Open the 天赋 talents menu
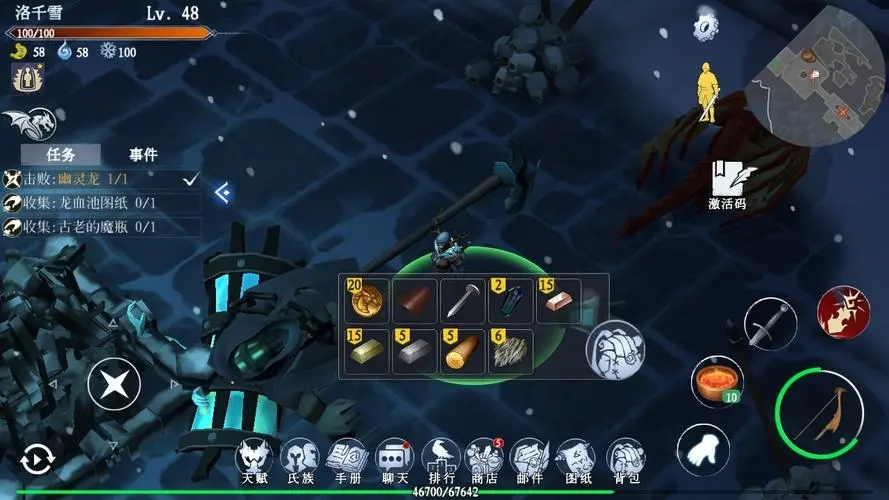This screenshot has height=500, width=889. (254, 461)
